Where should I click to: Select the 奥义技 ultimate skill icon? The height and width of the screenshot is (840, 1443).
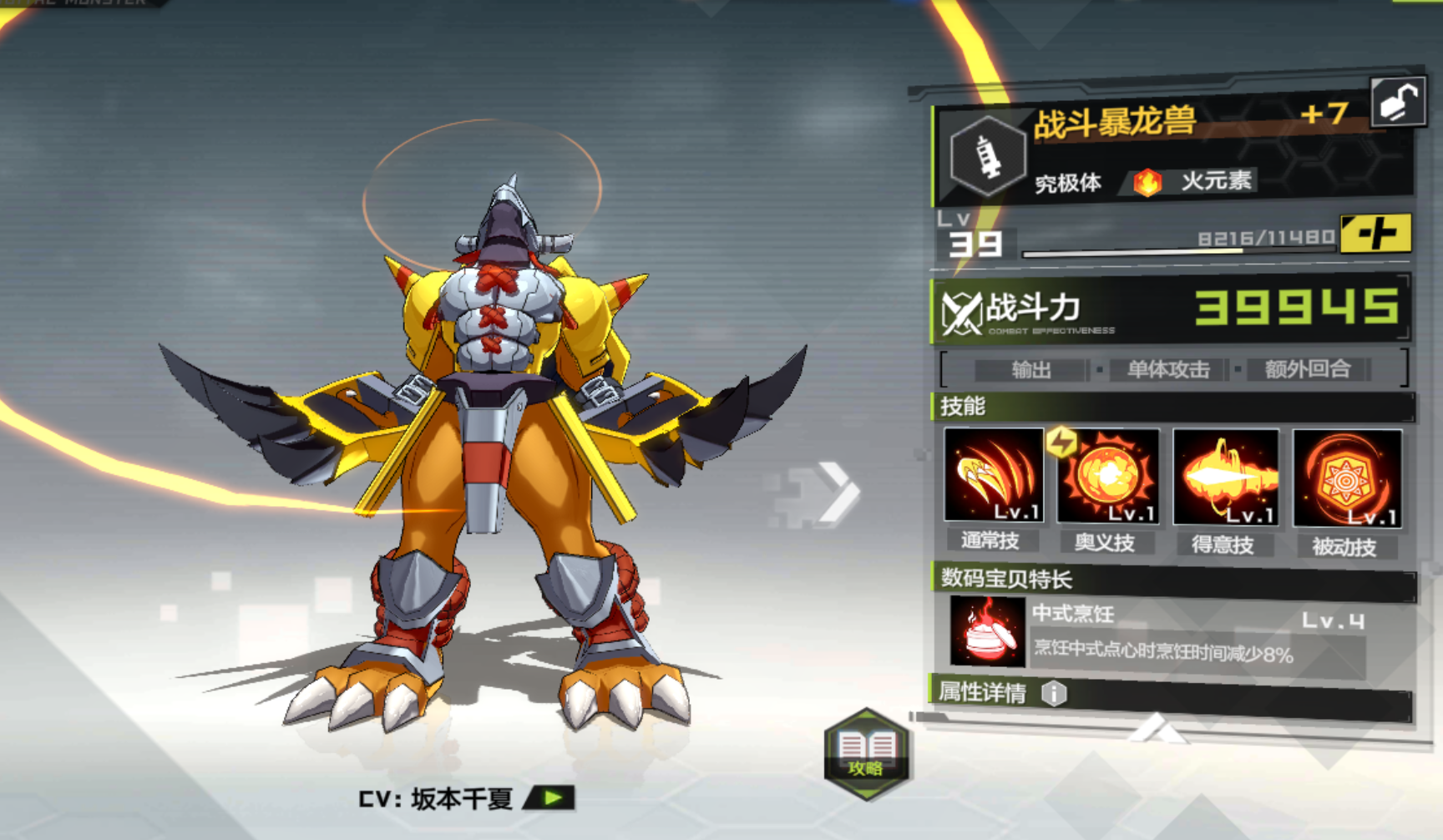click(x=1108, y=476)
